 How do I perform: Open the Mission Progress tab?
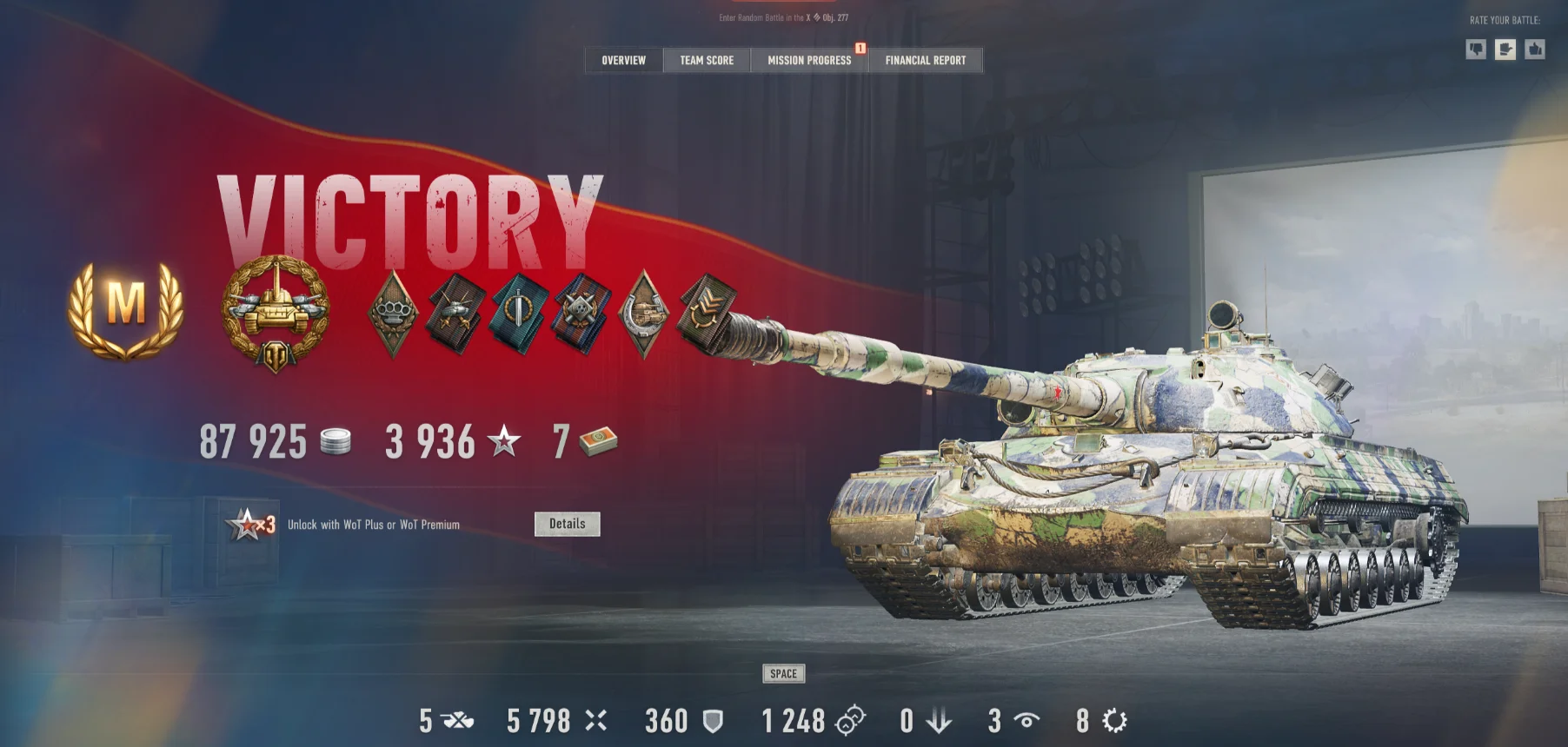point(808,60)
